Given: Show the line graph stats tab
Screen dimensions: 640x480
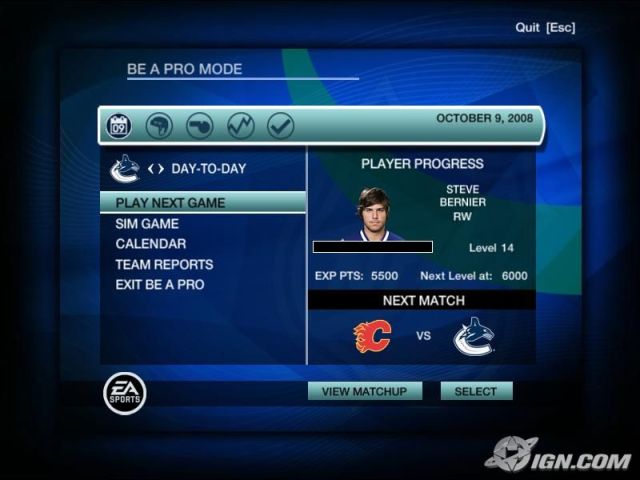Looking at the screenshot, I should [x=240, y=126].
